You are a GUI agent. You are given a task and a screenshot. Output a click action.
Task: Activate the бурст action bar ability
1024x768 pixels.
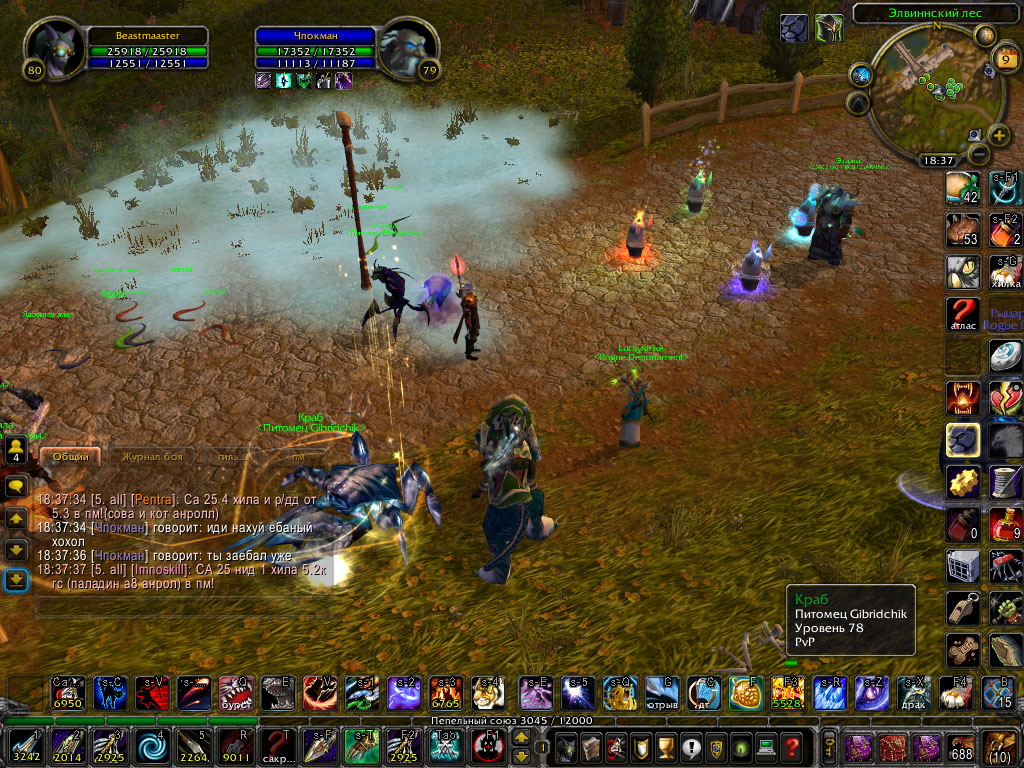tap(234, 692)
